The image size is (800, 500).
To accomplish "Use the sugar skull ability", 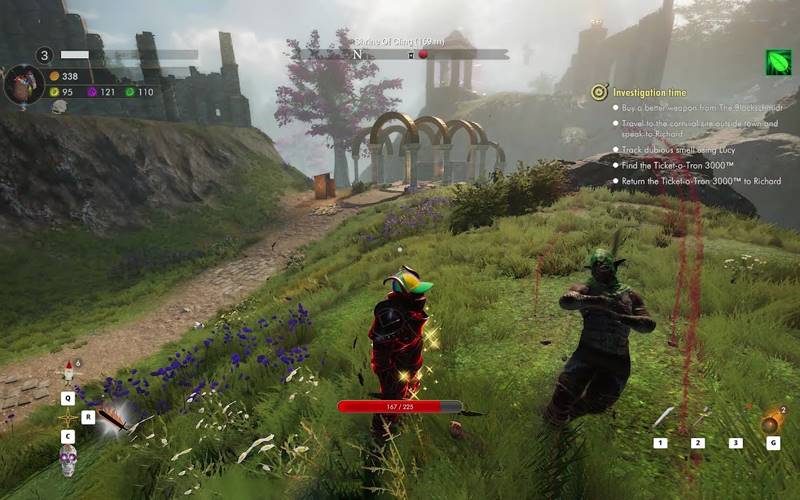I will (68, 461).
